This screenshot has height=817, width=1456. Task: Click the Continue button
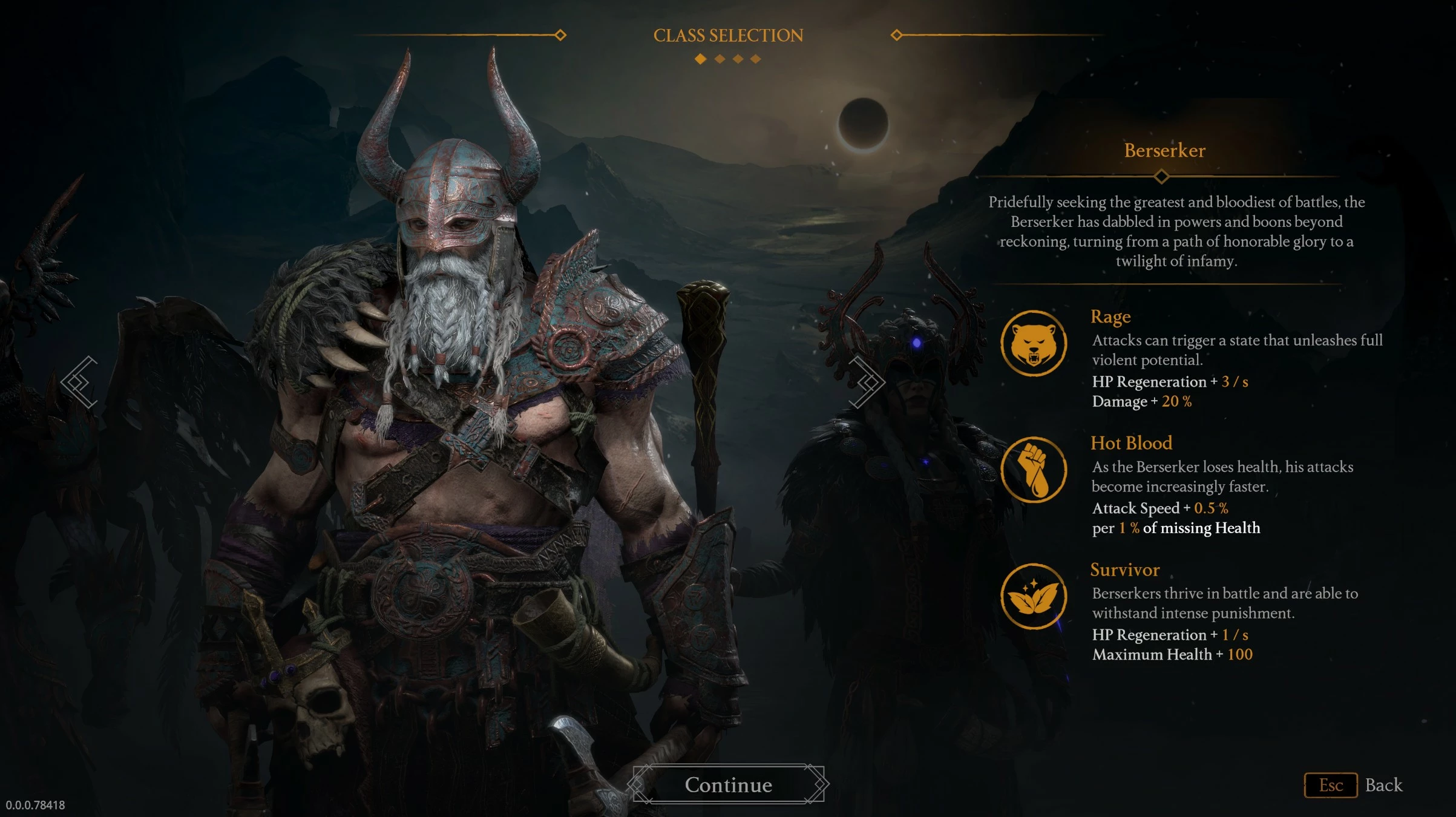click(x=728, y=784)
